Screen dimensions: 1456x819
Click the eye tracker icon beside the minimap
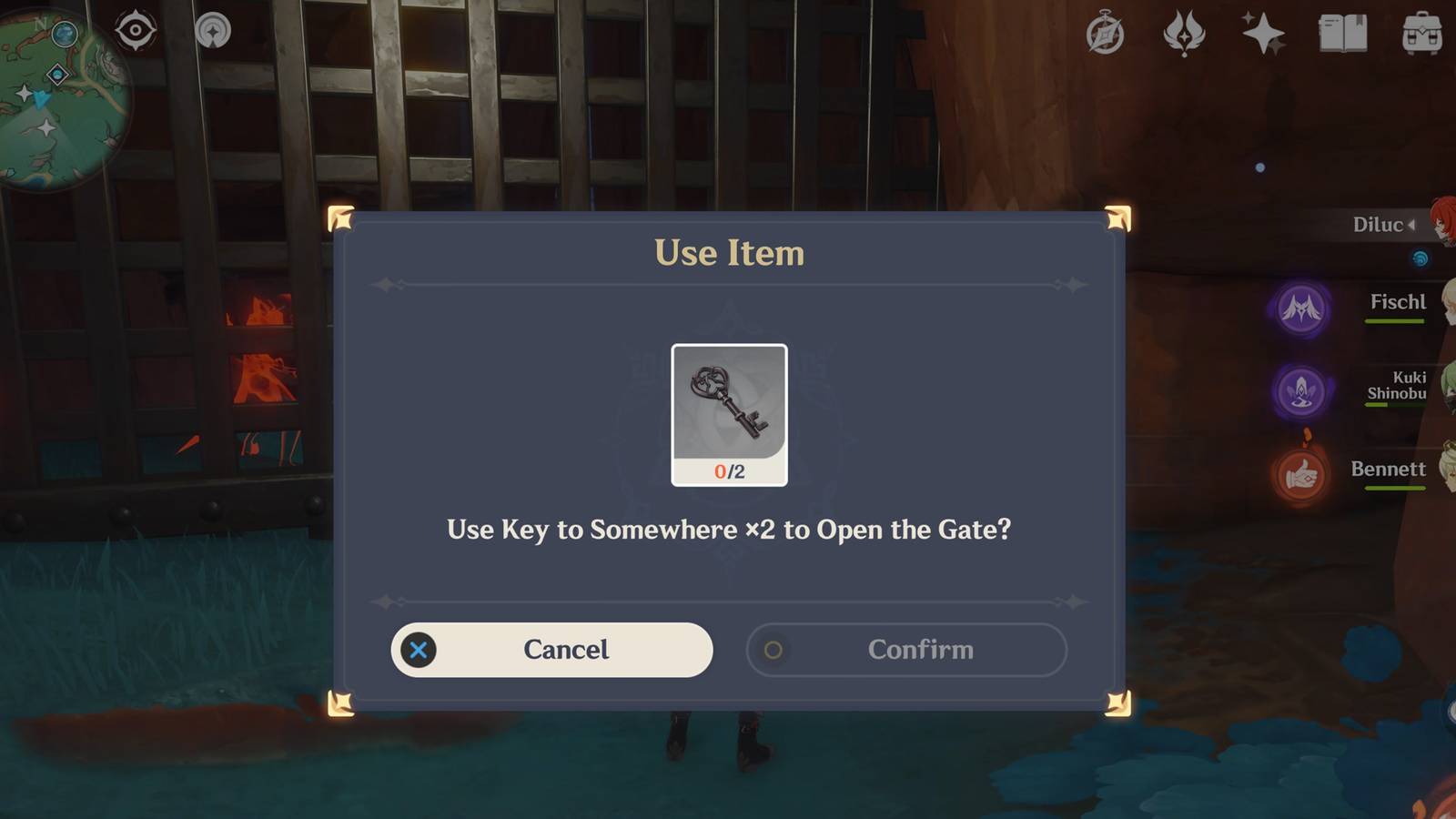135,30
